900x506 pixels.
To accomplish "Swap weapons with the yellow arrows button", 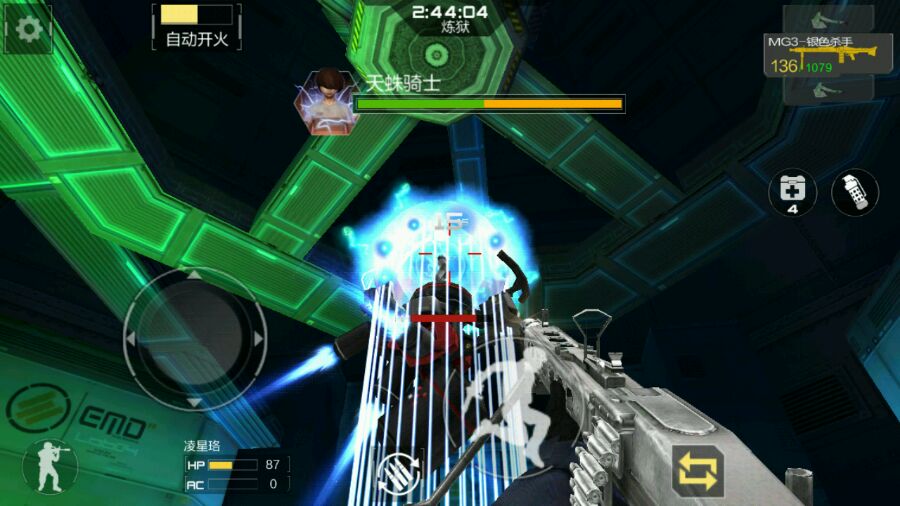I will click(698, 472).
